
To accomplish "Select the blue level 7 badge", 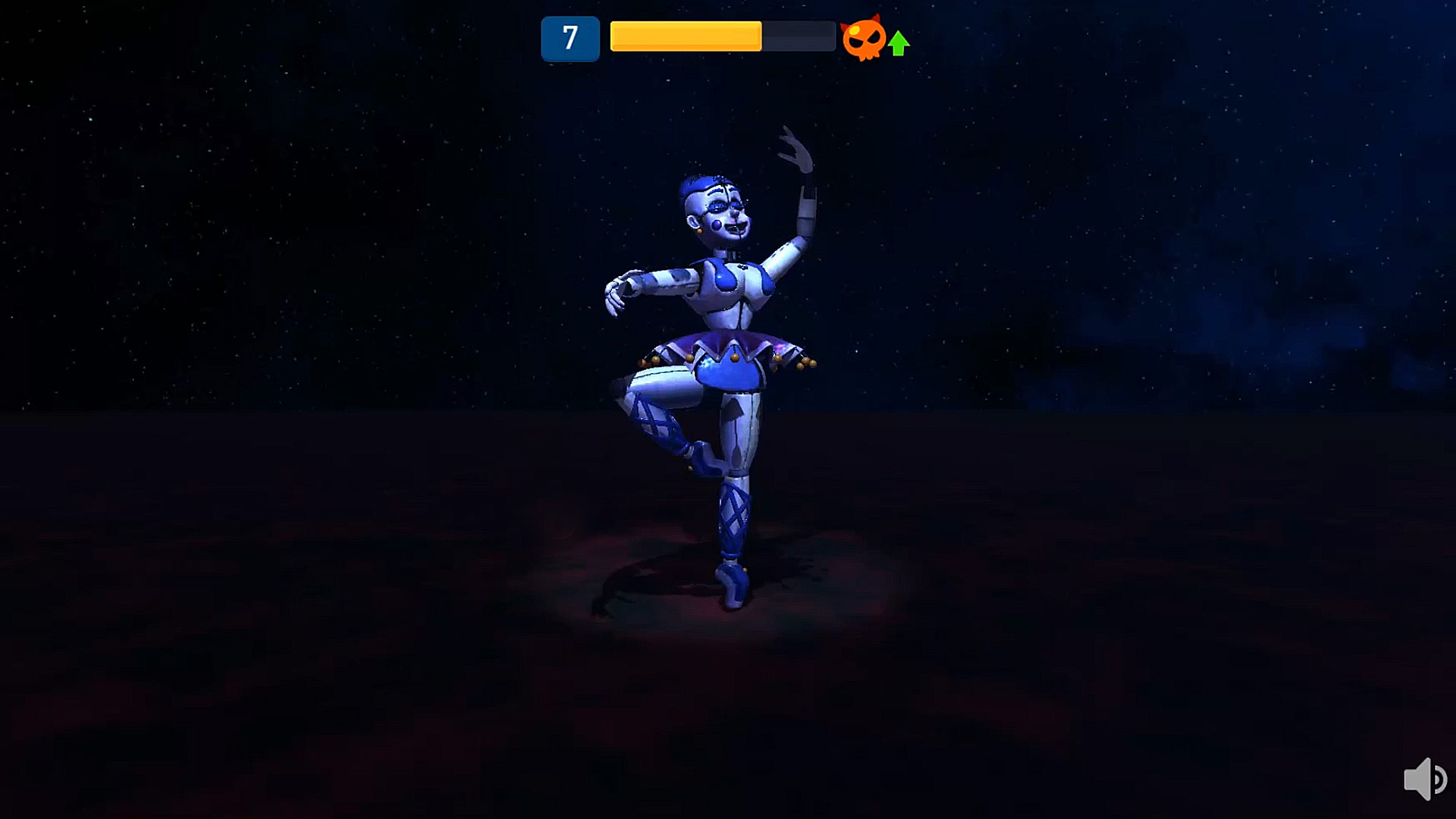I will [570, 37].
